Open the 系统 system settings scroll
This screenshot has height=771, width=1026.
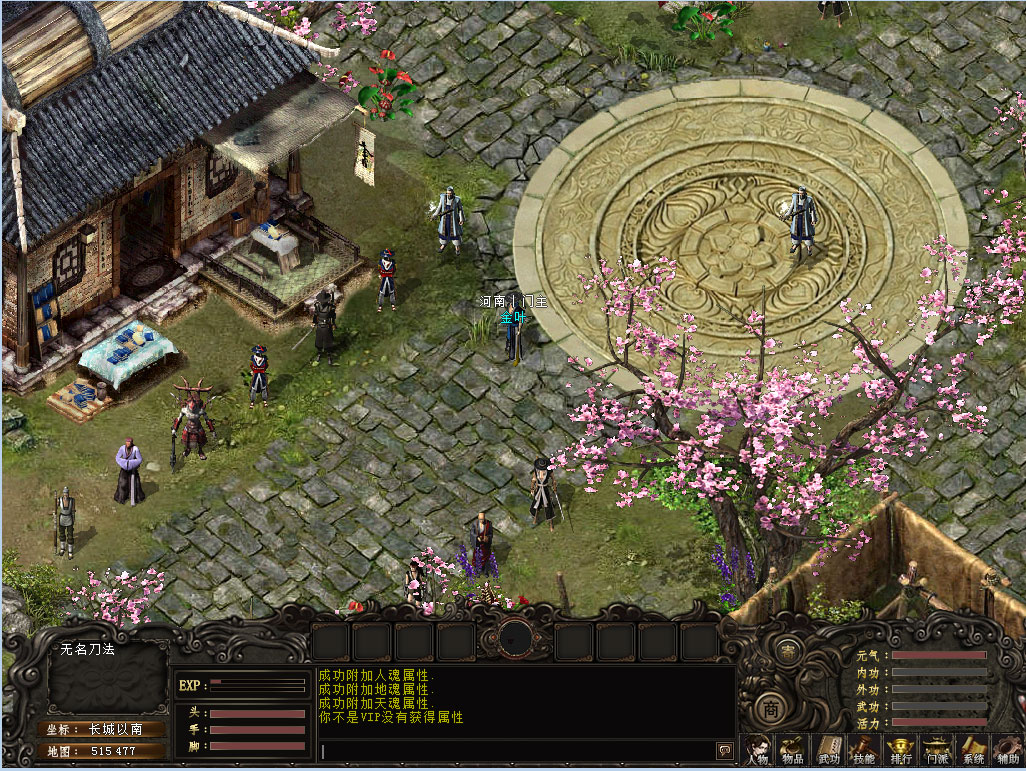tap(973, 751)
